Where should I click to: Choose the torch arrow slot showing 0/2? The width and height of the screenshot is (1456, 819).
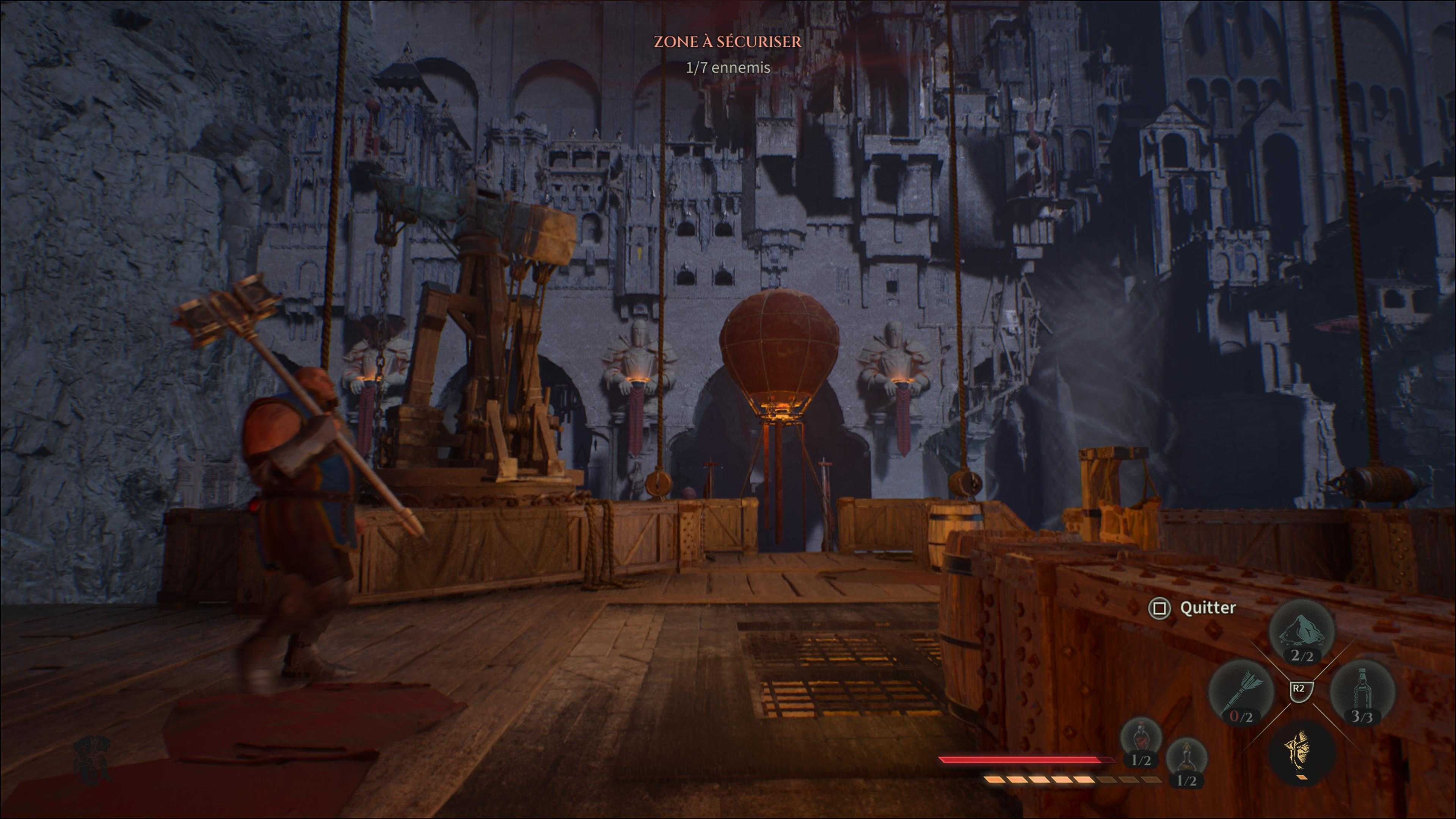coord(1241,692)
